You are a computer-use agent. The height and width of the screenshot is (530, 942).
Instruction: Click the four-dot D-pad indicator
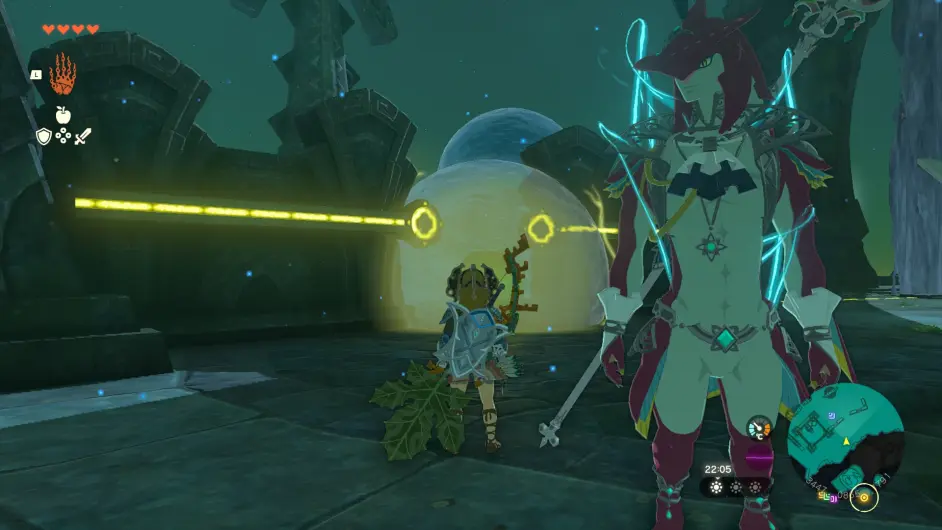(63, 136)
